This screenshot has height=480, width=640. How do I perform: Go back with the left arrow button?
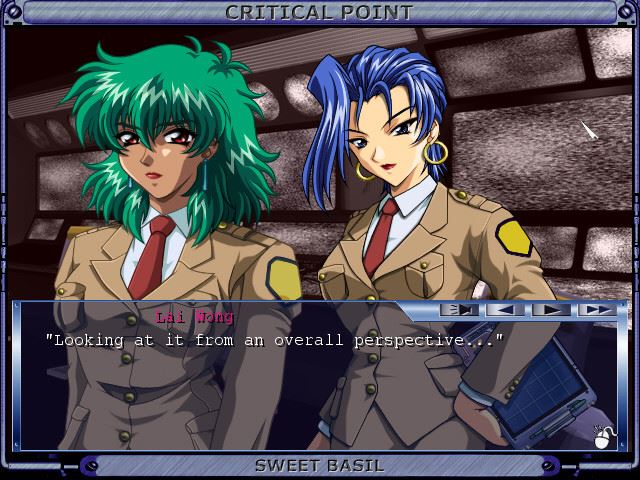coord(505,310)
